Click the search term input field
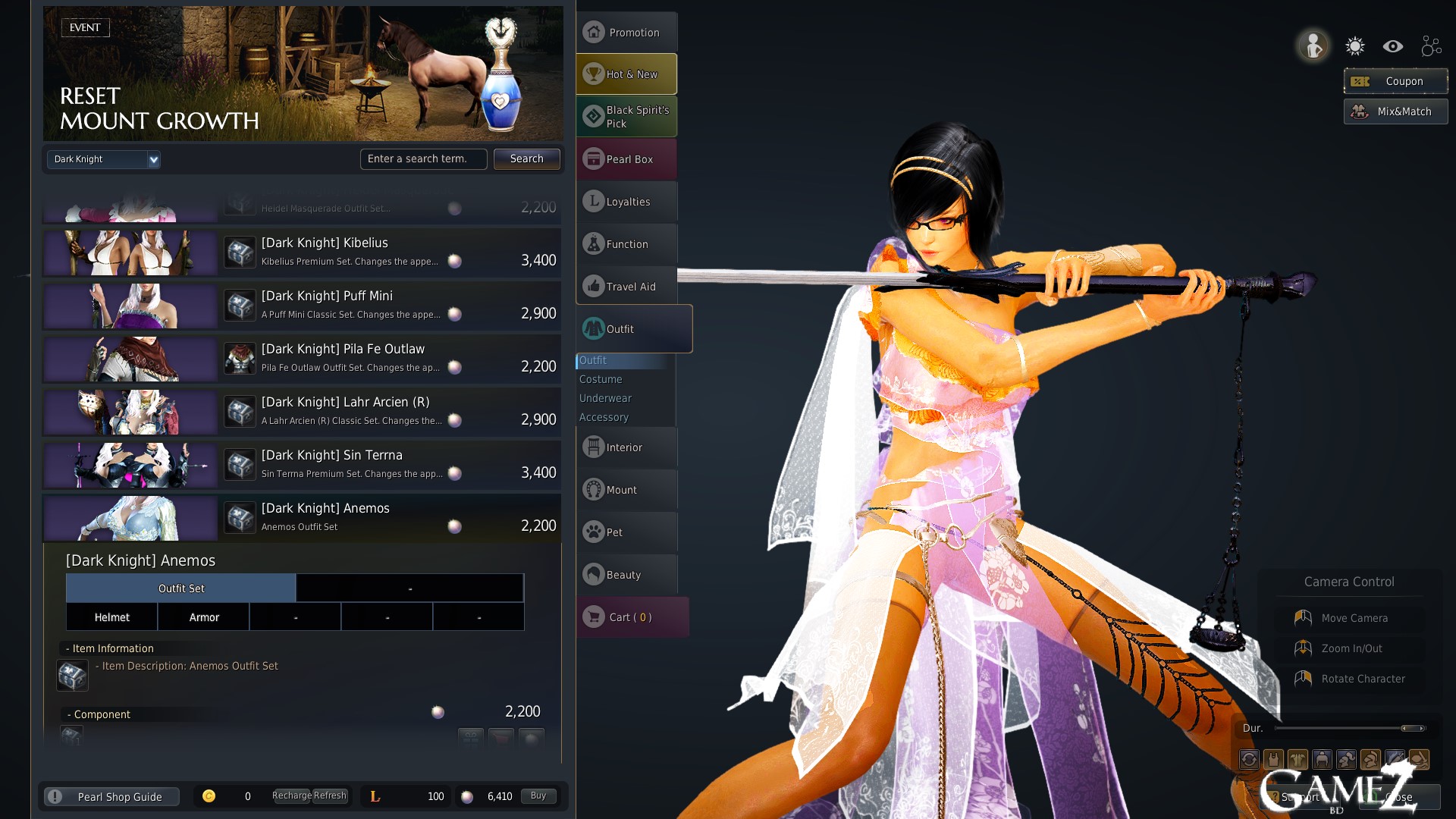Screen dimensions: 1456x819 (423, 158)
